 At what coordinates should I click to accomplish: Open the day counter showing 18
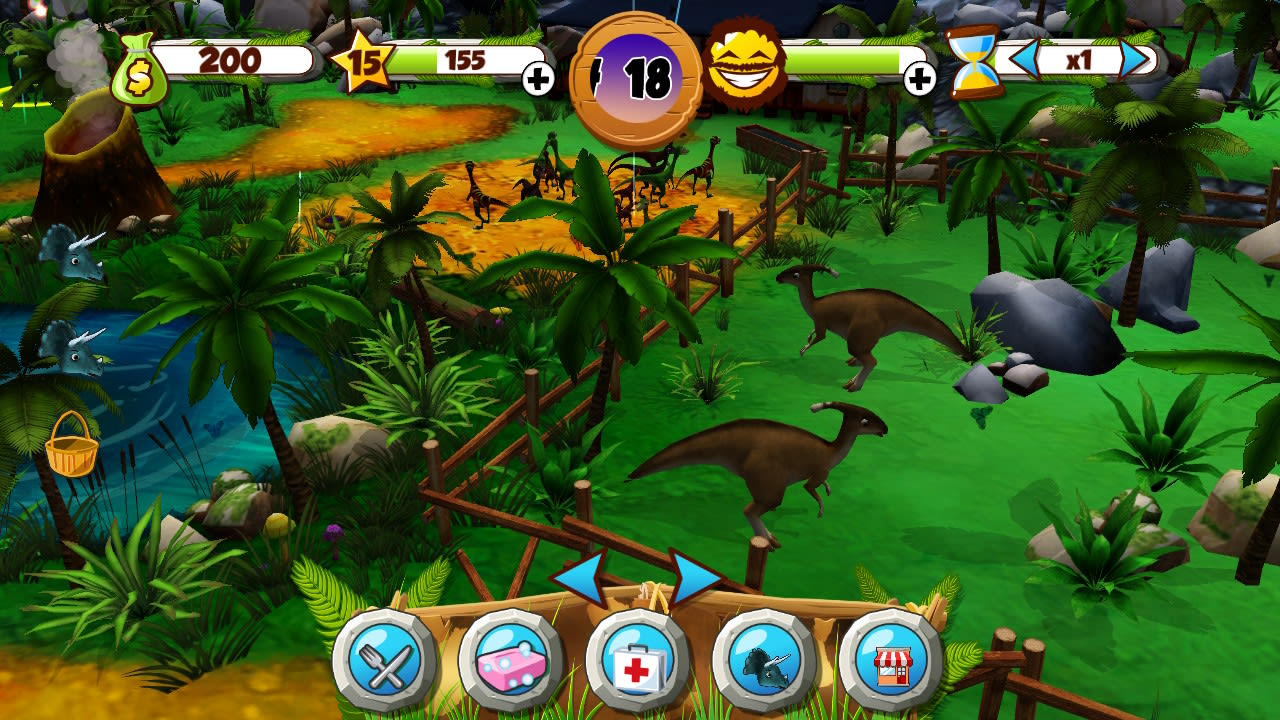[637, 70]
